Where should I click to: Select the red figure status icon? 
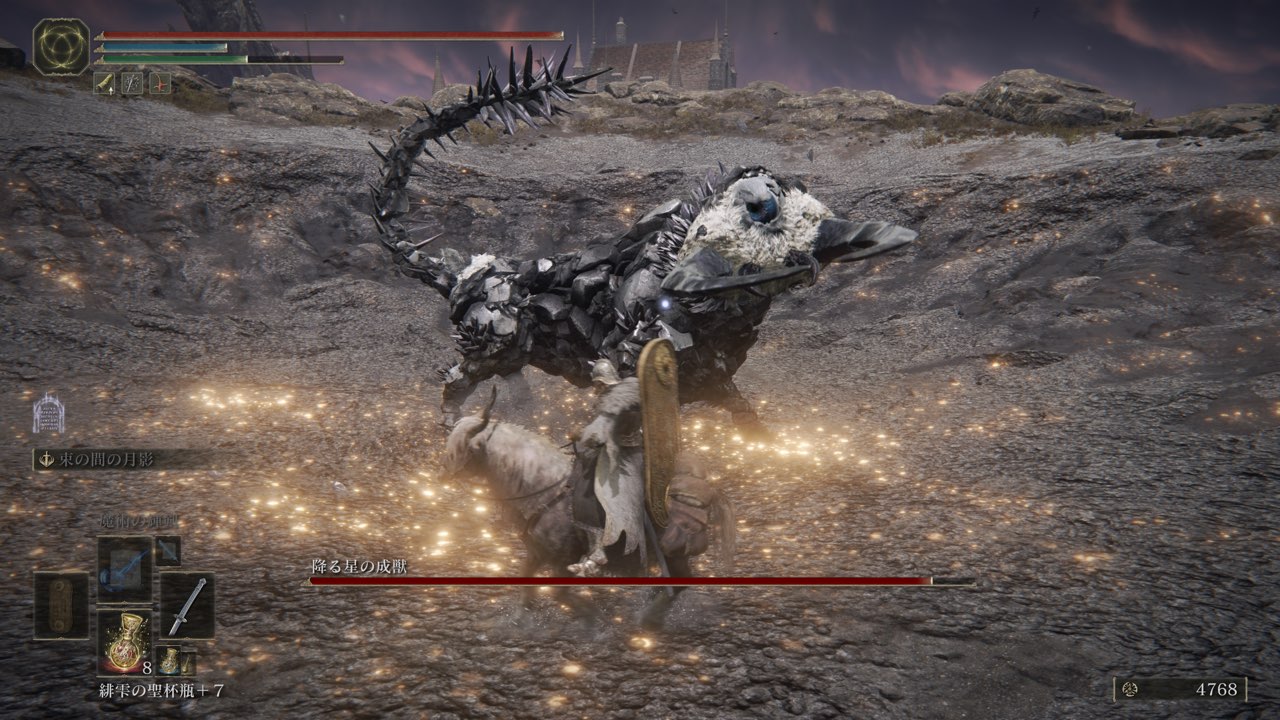coord(160,83)
